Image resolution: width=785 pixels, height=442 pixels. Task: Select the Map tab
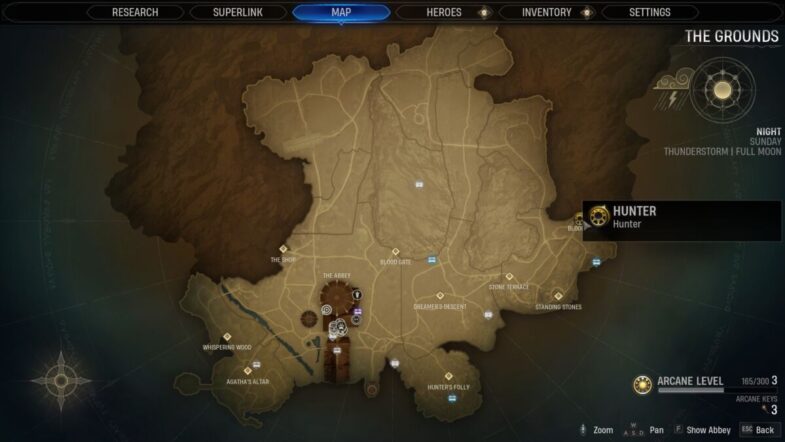point(341,13)
